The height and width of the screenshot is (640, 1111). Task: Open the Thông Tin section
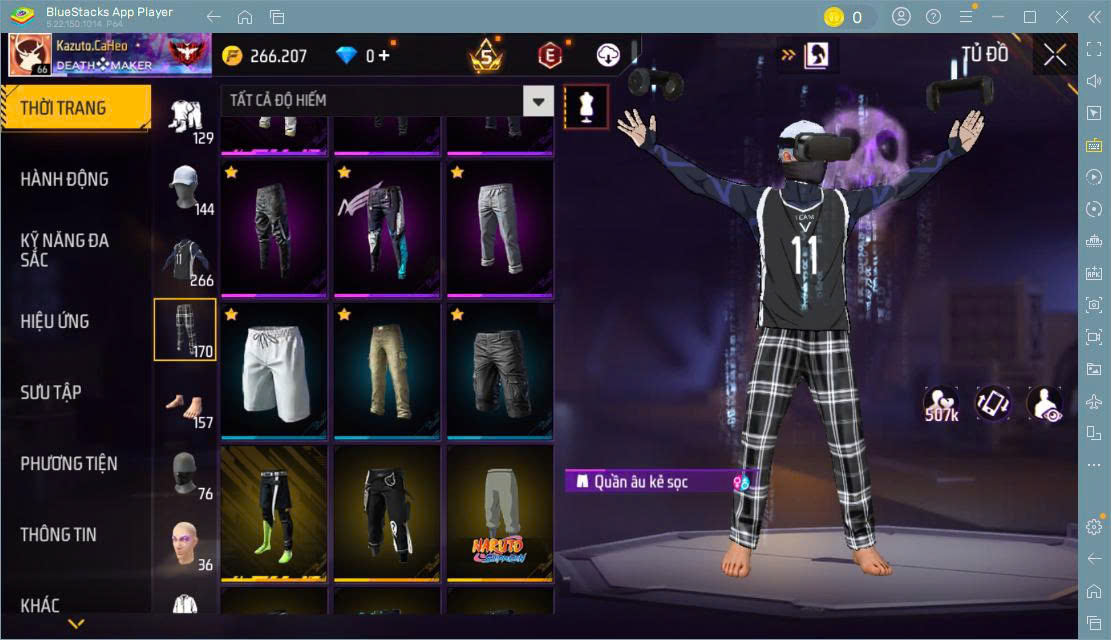pos(59,534)
